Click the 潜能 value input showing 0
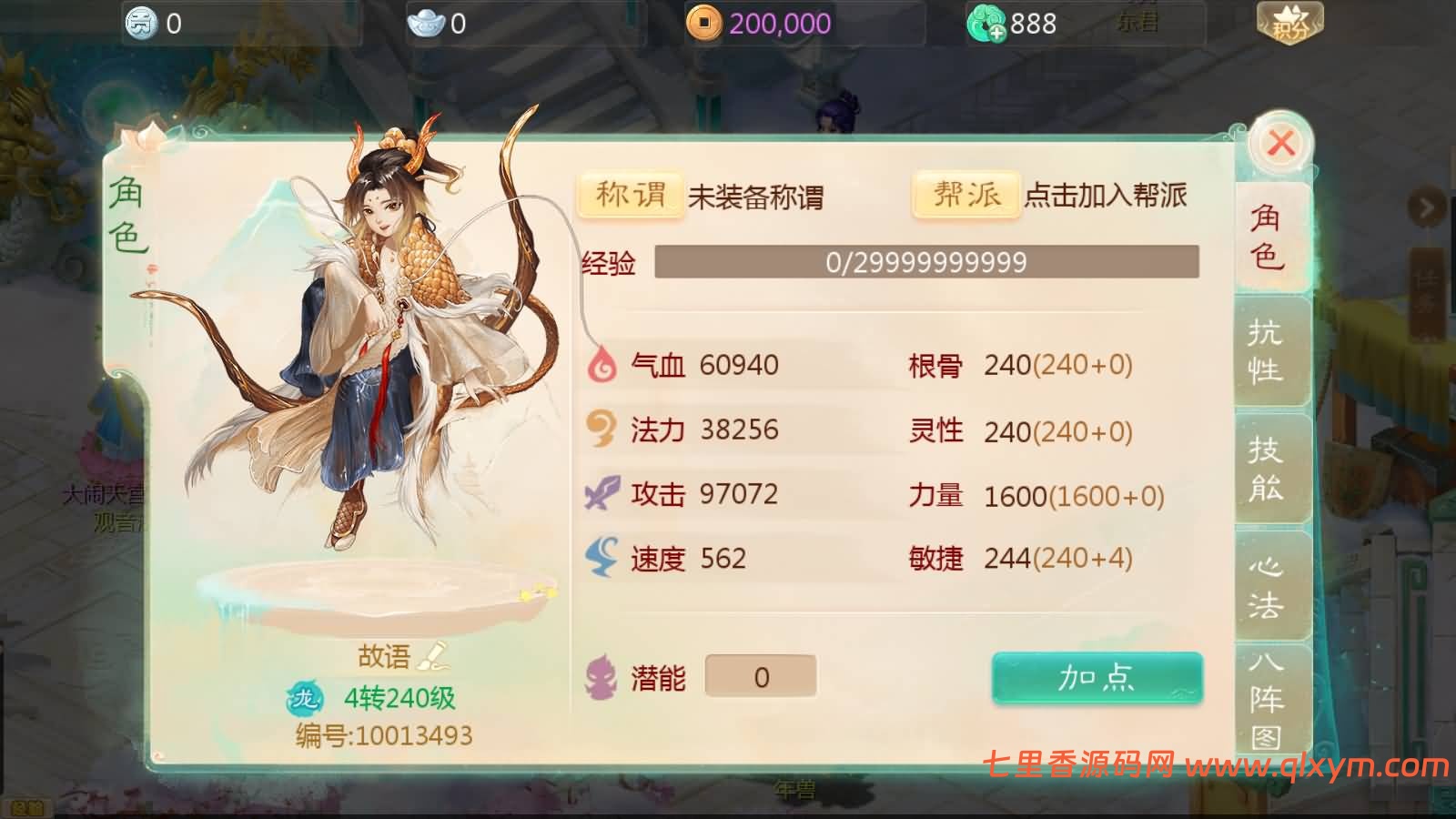 (x=762, y=675)
